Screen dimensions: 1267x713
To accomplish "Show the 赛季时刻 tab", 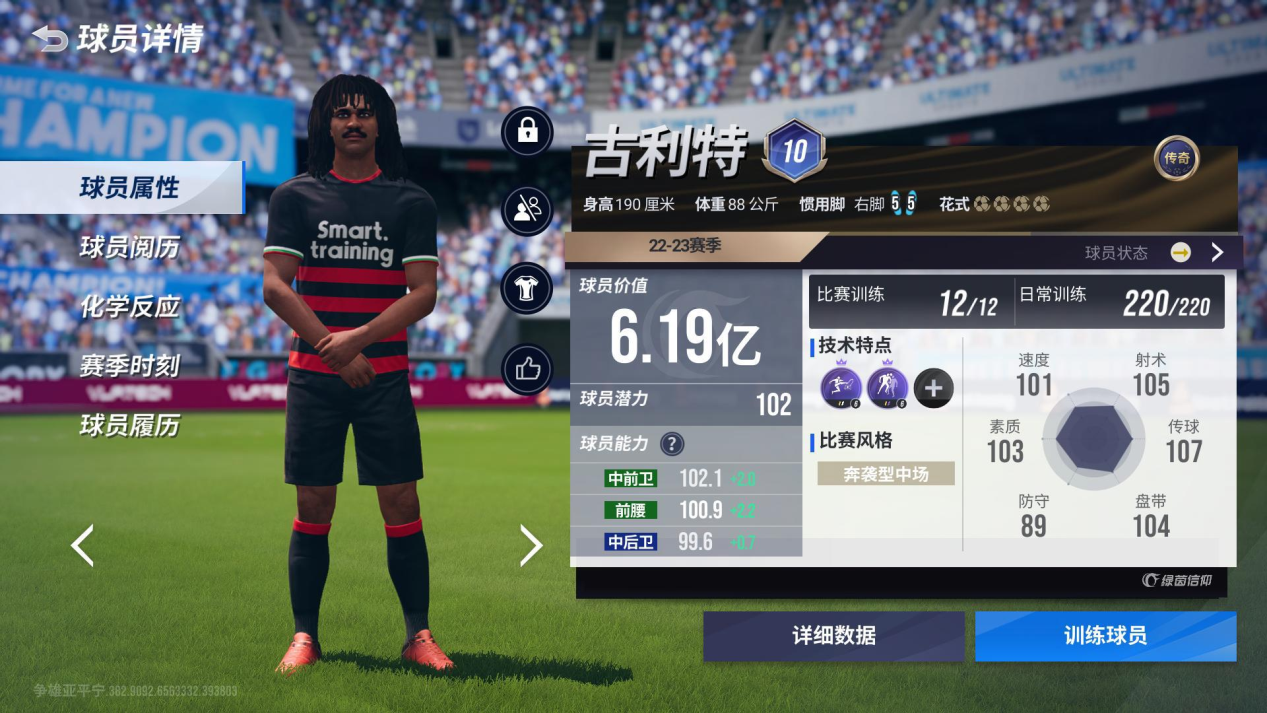I will (x=129, y=366).
